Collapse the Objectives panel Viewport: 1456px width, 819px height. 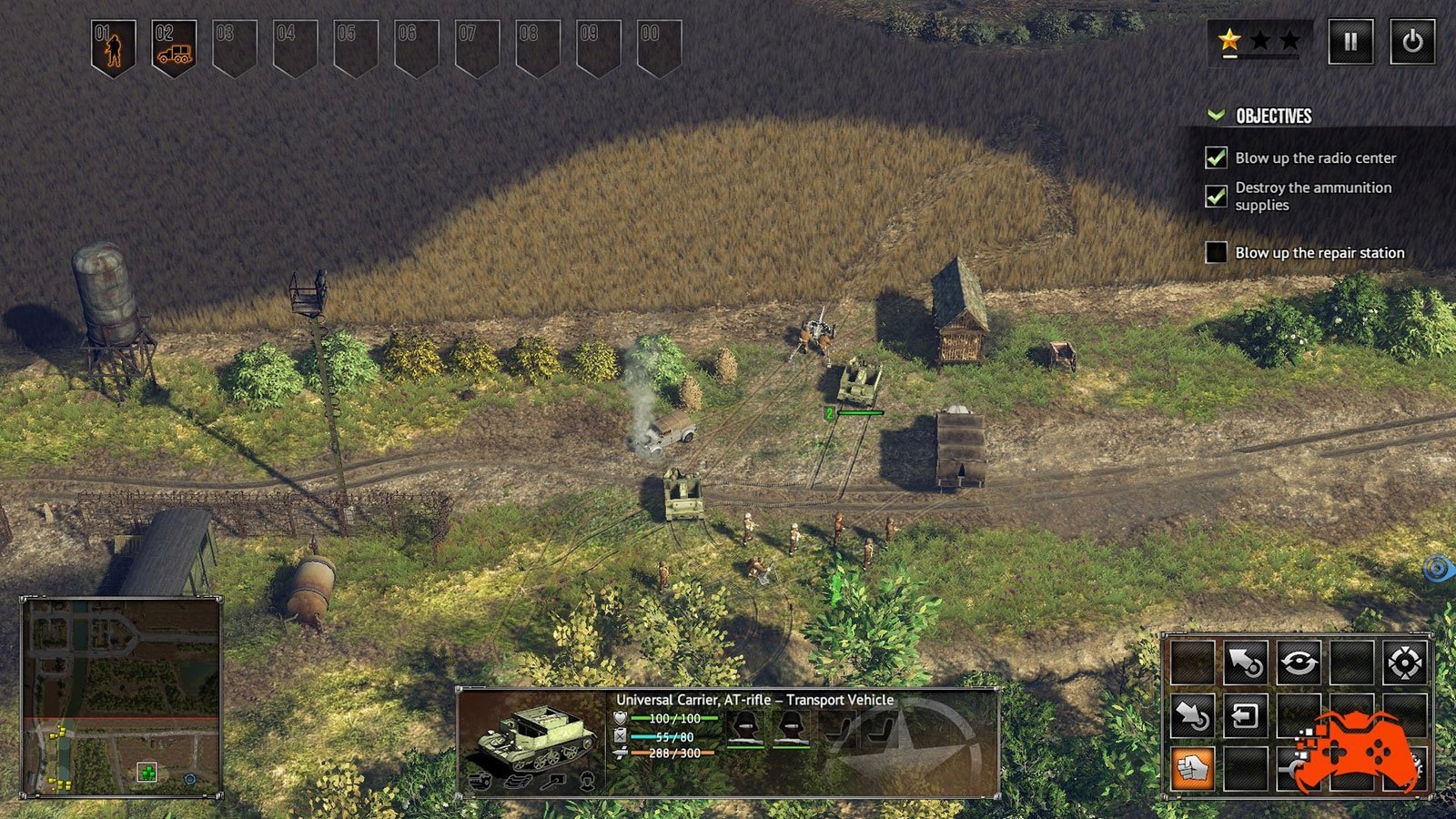[x=1216, y=116]
